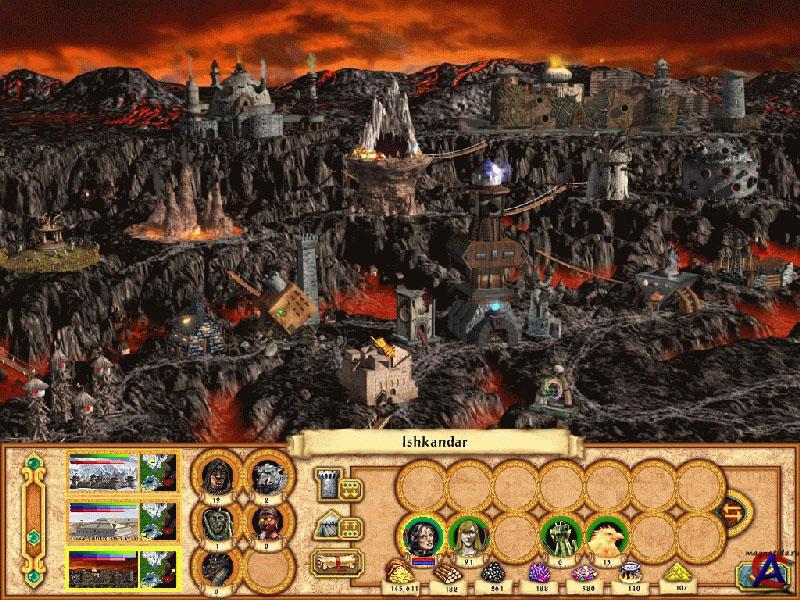Select the blonde elf troop stack
This screenshot has height=600, width=800.
(x=467, y=537)
